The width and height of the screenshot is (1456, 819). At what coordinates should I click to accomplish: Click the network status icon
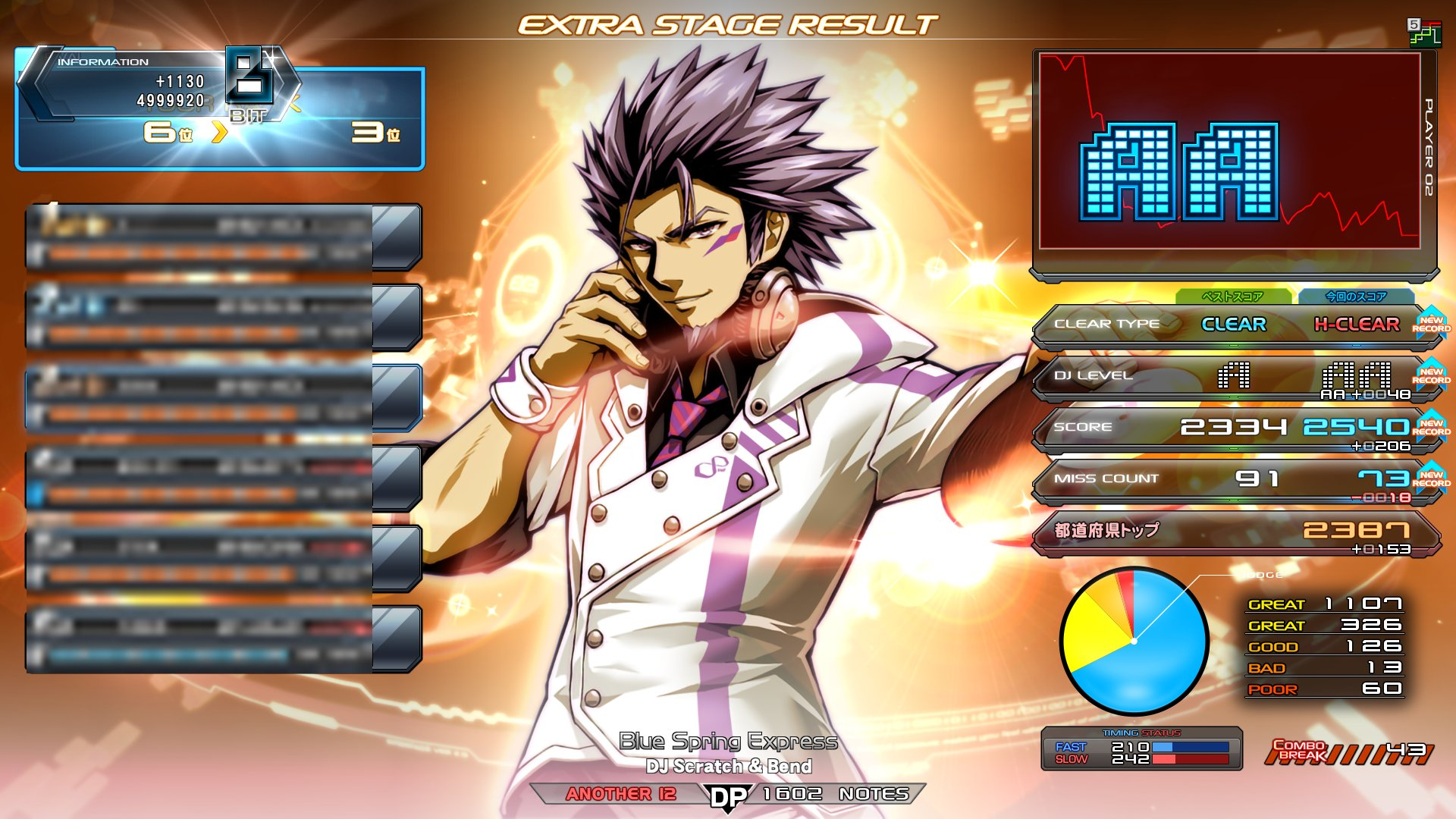[x=1424, y=33]
